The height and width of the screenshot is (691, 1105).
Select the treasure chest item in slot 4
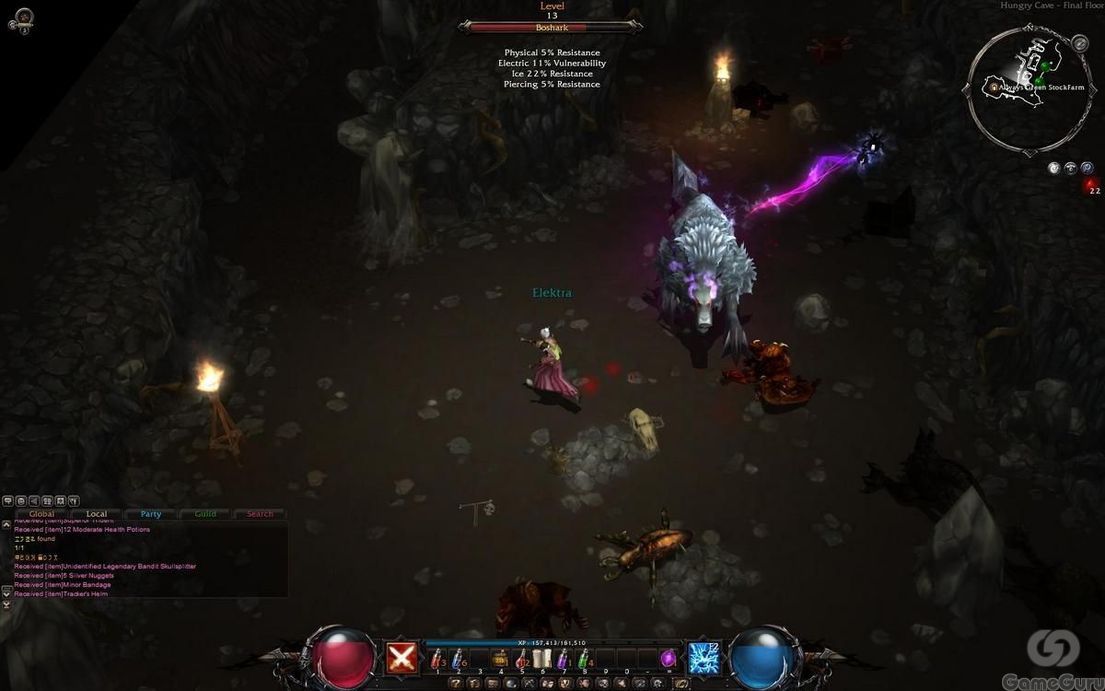point(500,659)
